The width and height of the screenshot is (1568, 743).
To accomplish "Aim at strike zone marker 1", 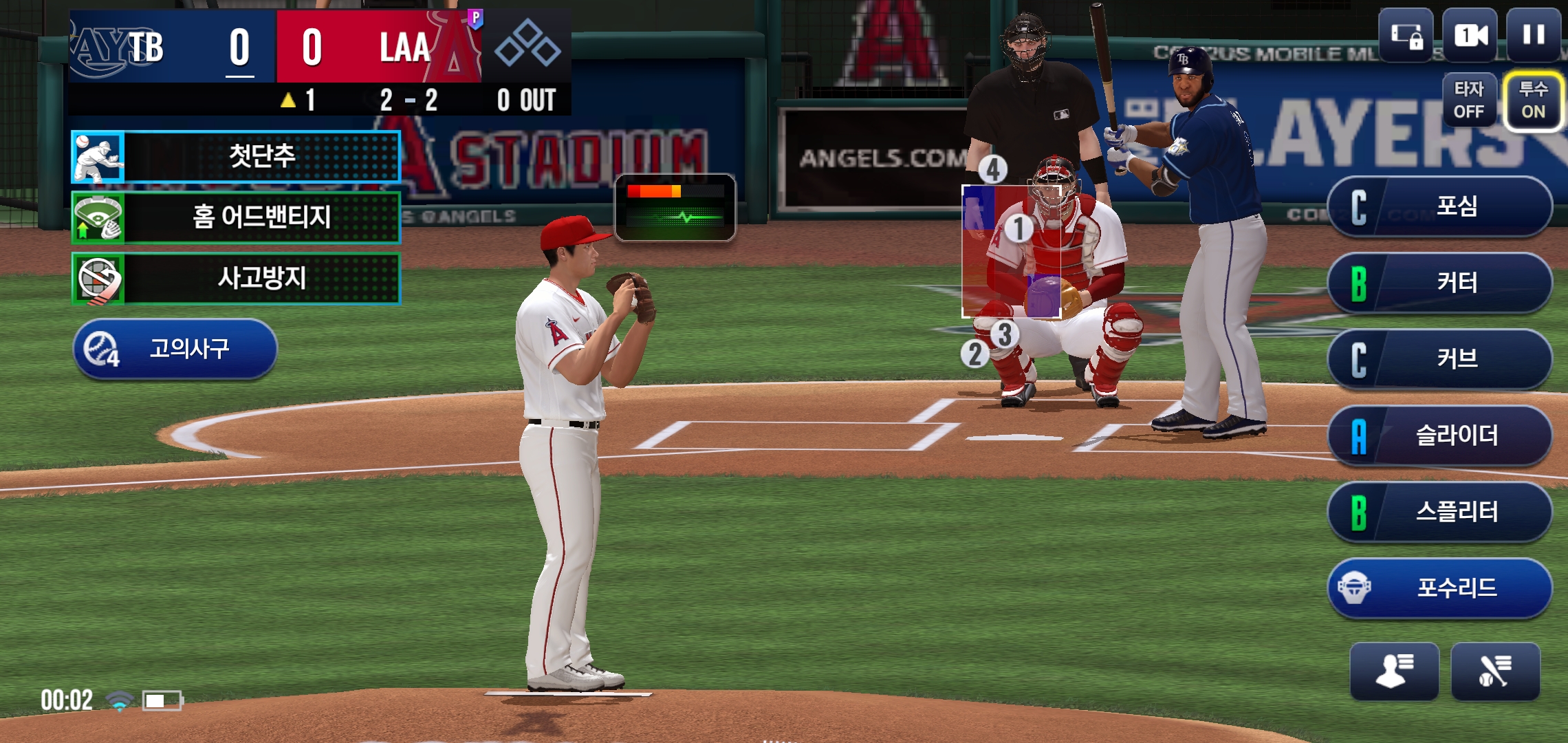I will point(1019,228).
